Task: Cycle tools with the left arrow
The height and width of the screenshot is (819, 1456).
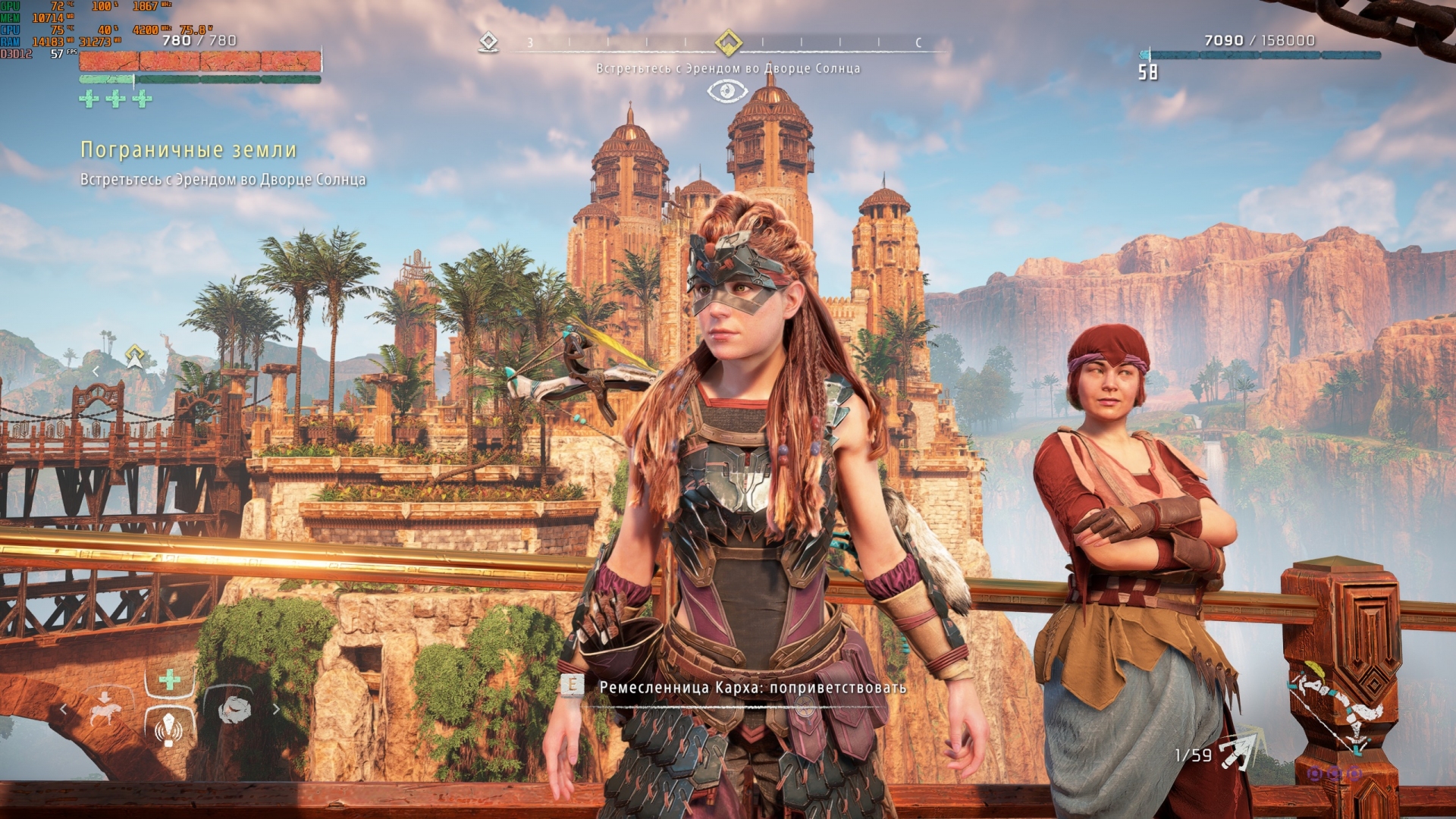Action: tap(64, 710)
